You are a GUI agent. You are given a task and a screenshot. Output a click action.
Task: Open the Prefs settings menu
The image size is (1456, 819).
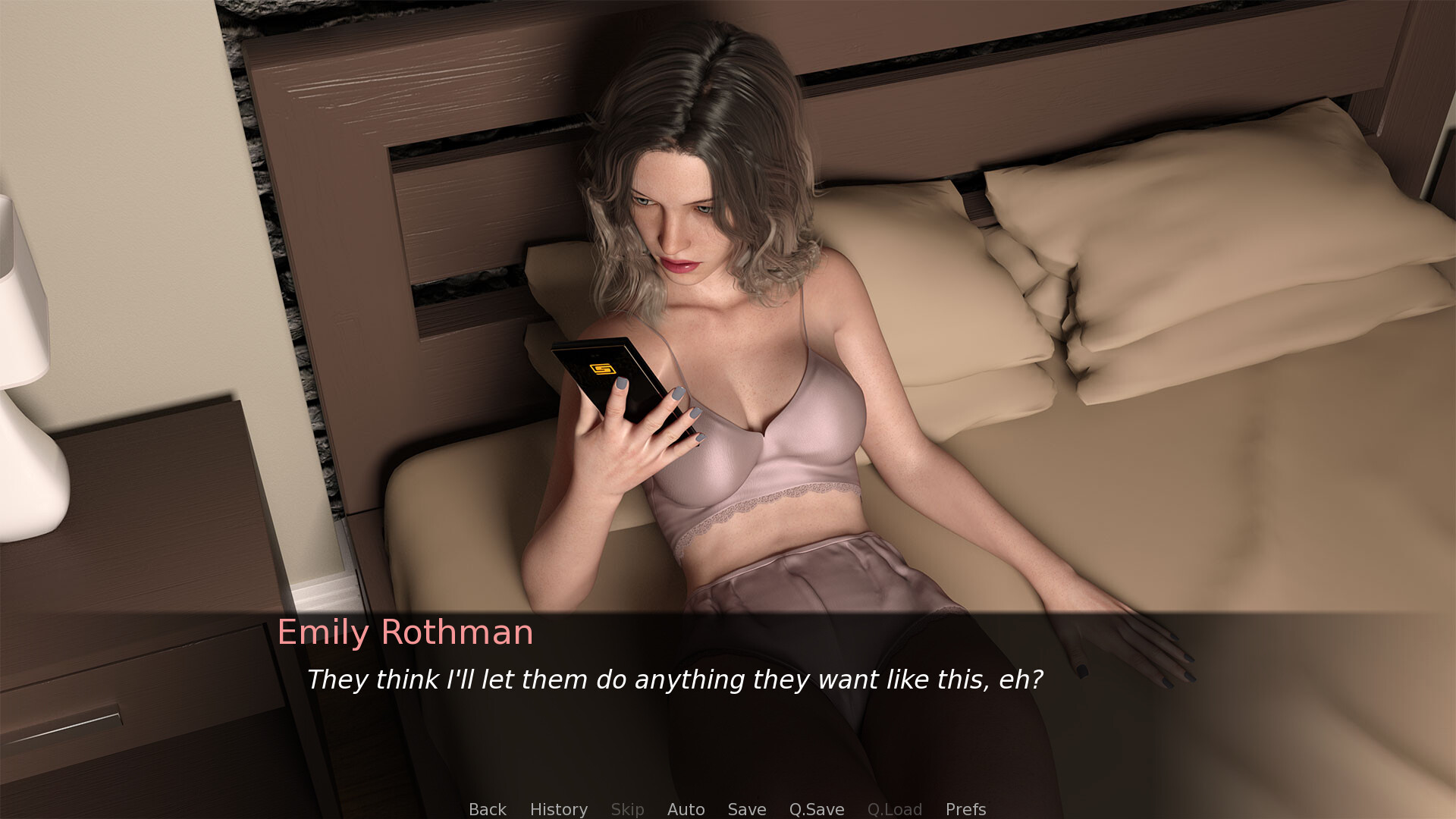coord(965,809)
